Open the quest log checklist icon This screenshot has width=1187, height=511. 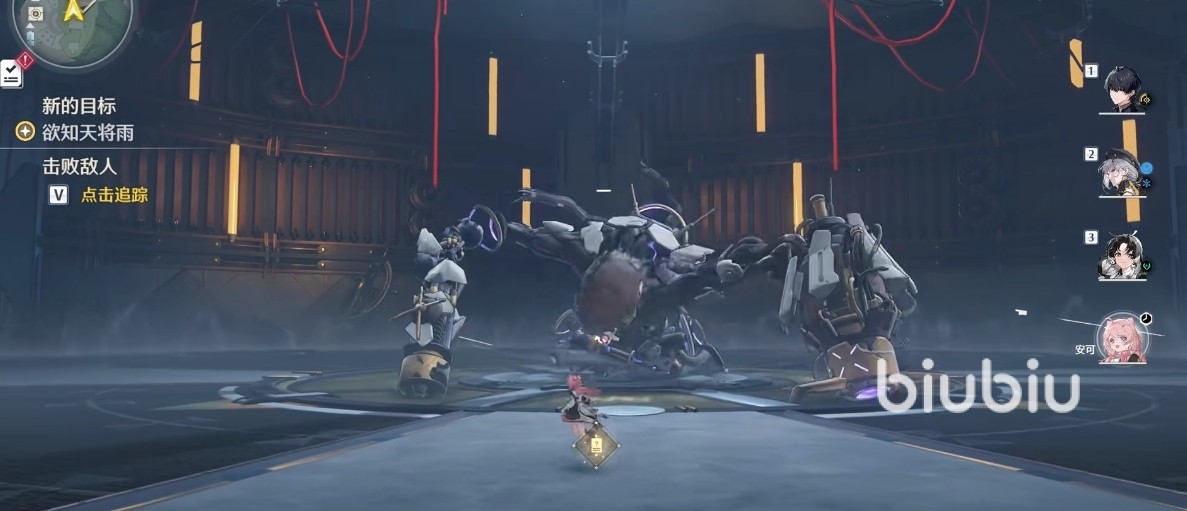pos(11,73)
